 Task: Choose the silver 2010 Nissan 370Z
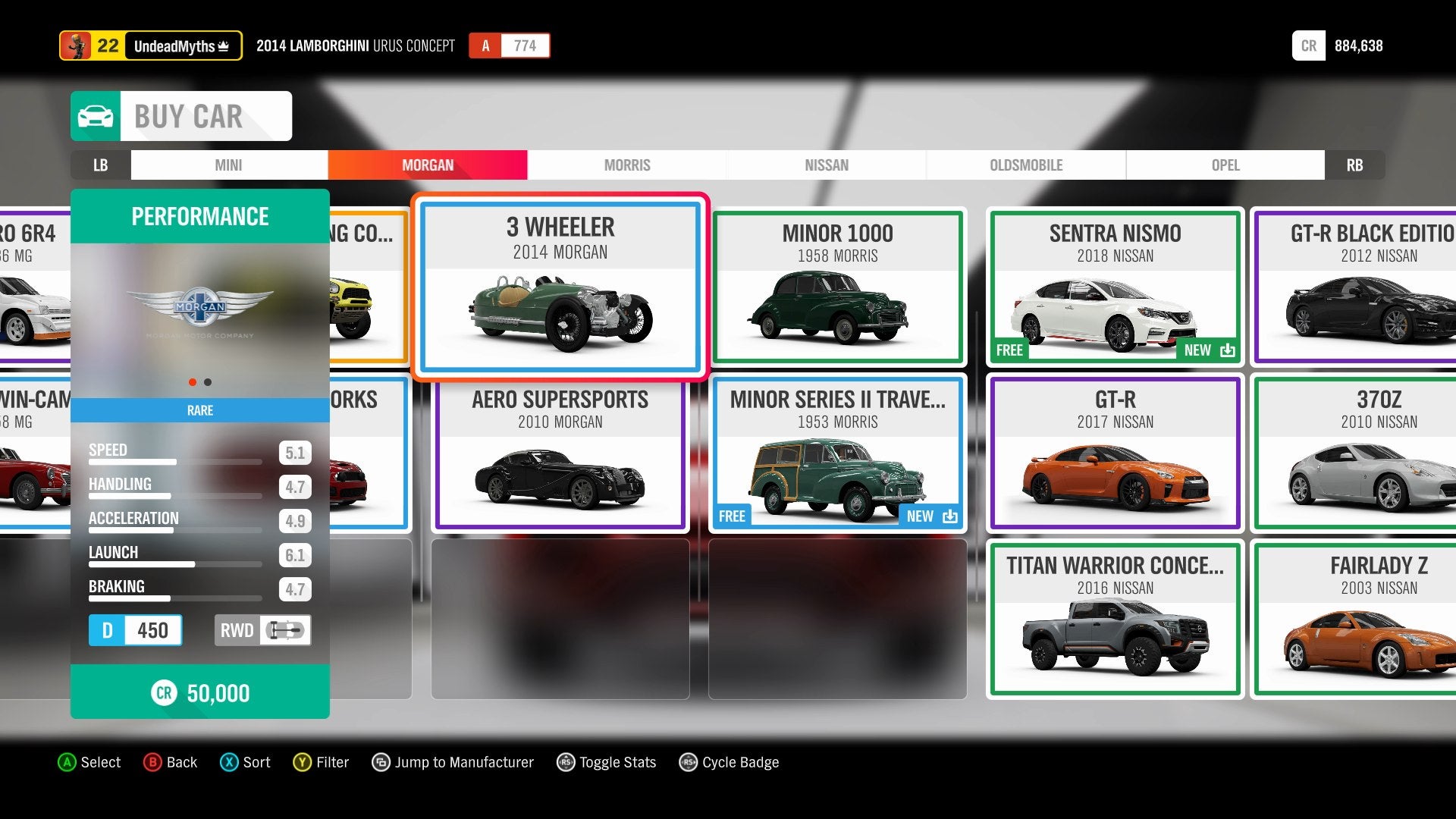click(x=1357, y=454)
